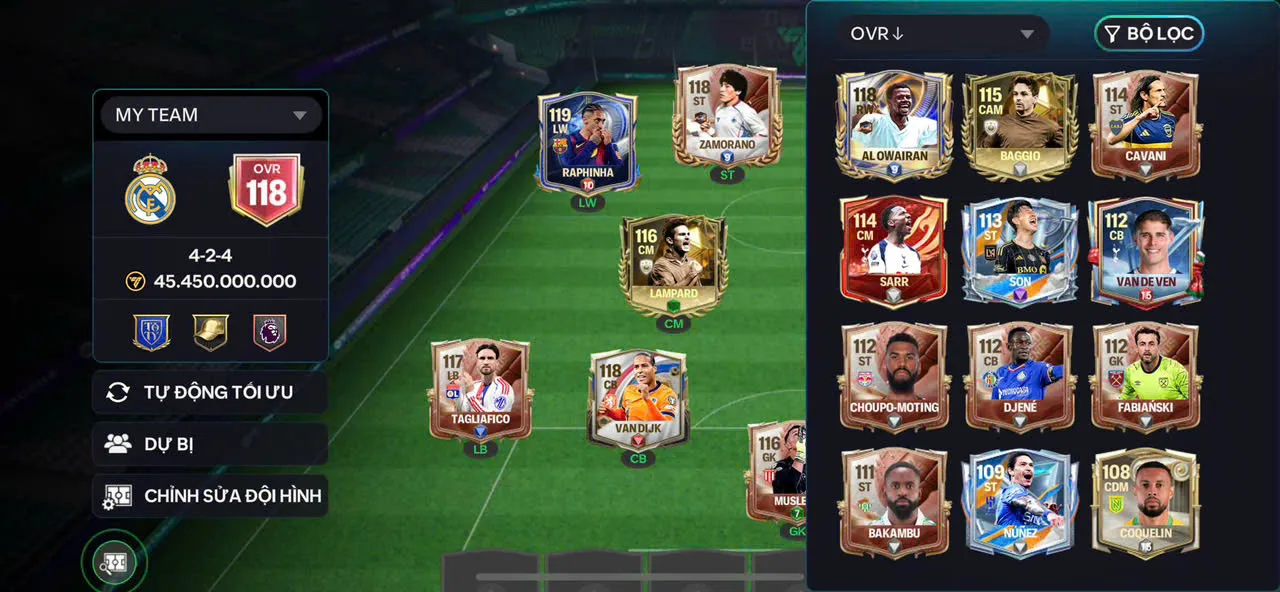Choose the Son ST card
The image size is (1280, 592).
click(1019, 250)
